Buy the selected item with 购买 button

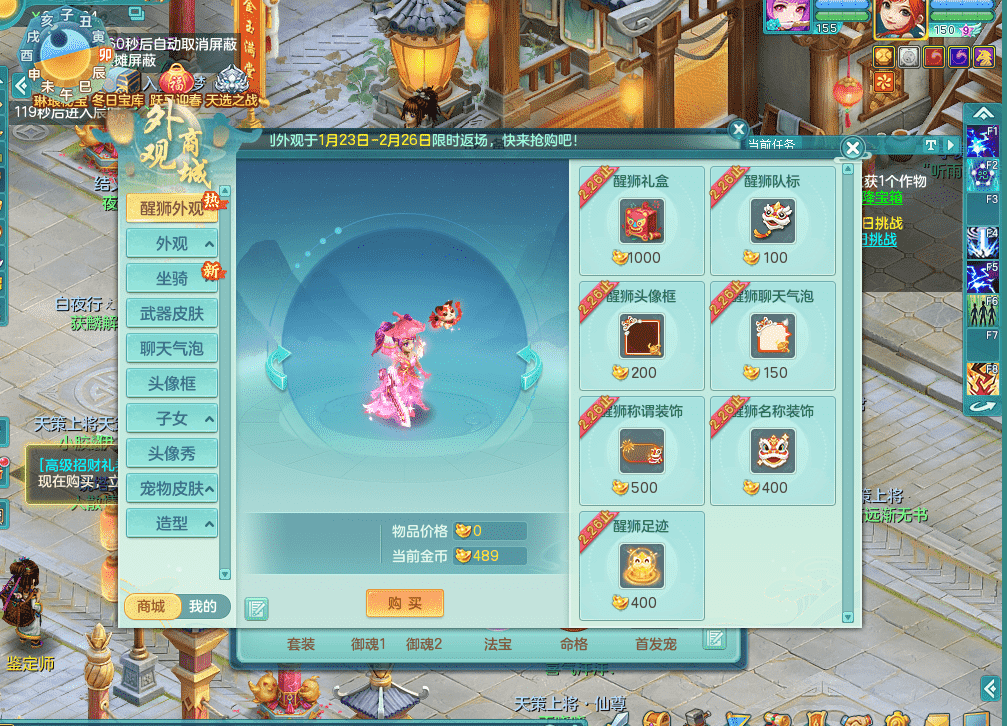pyautogui.click(x=404, y=603)
